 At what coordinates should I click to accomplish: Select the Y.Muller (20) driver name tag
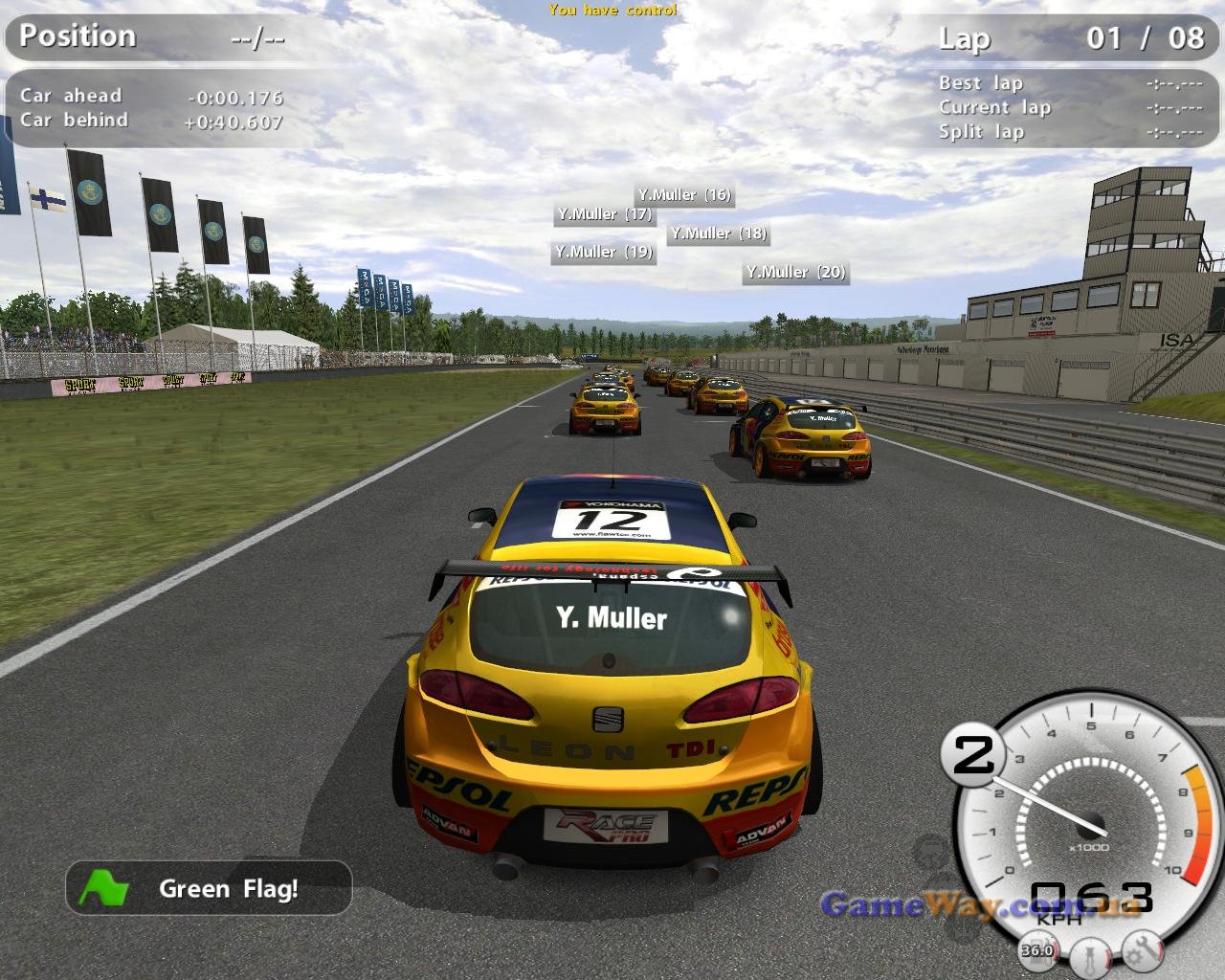tap(796, 273)
